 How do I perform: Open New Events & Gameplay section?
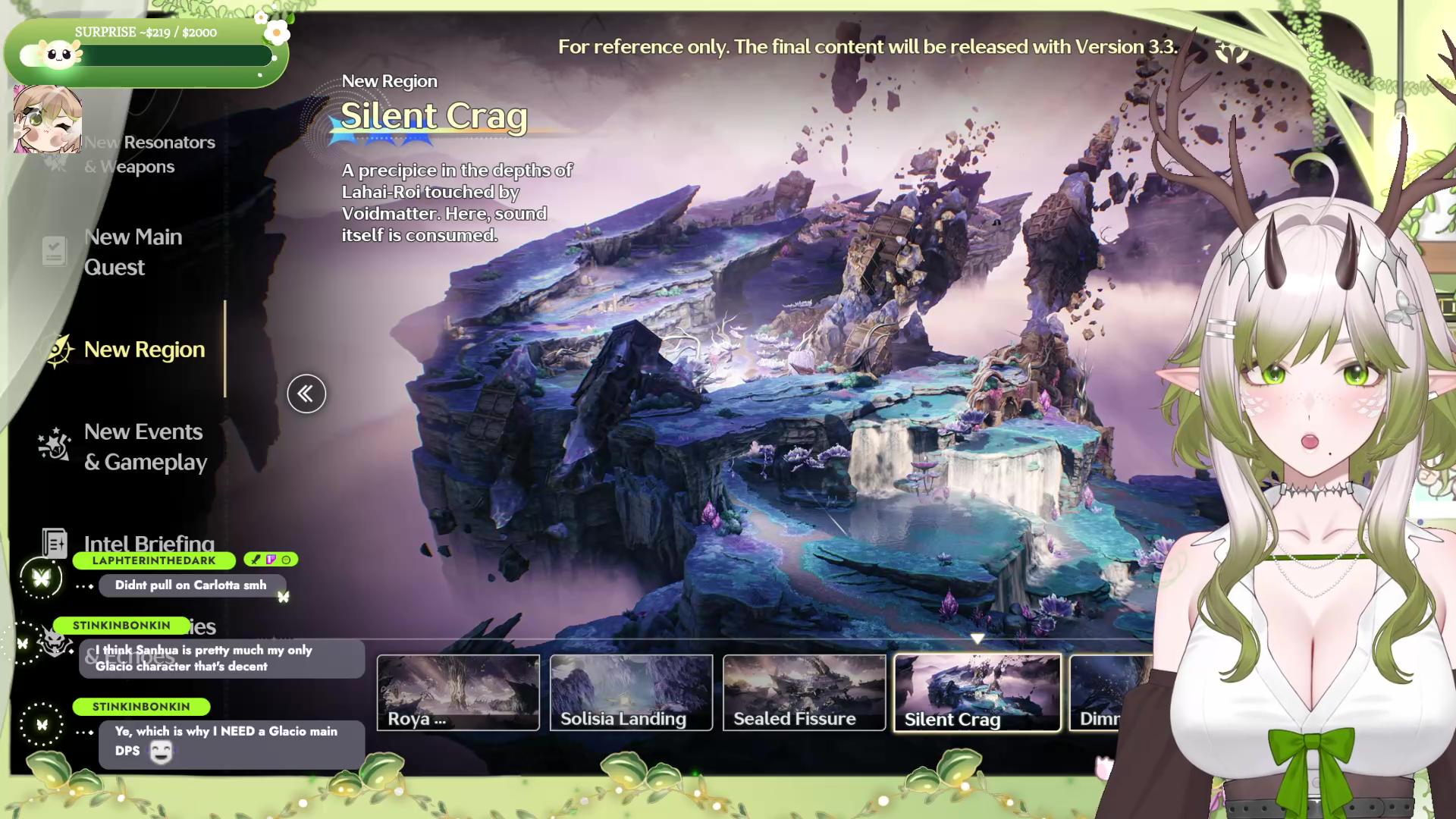coord(144,447)
